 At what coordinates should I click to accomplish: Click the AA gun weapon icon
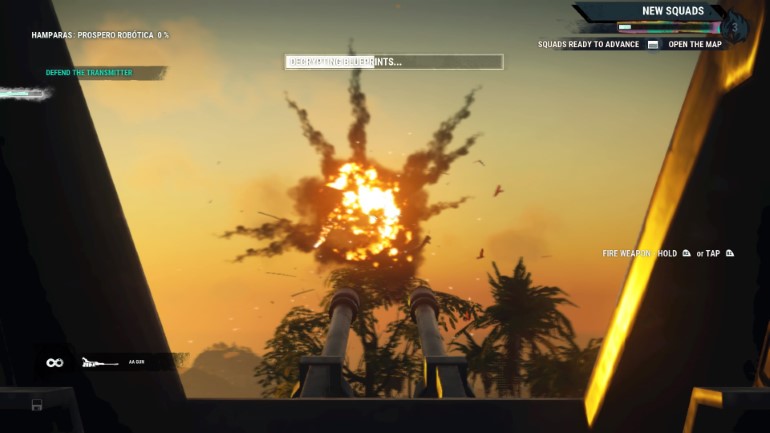(x=100, y=362)
